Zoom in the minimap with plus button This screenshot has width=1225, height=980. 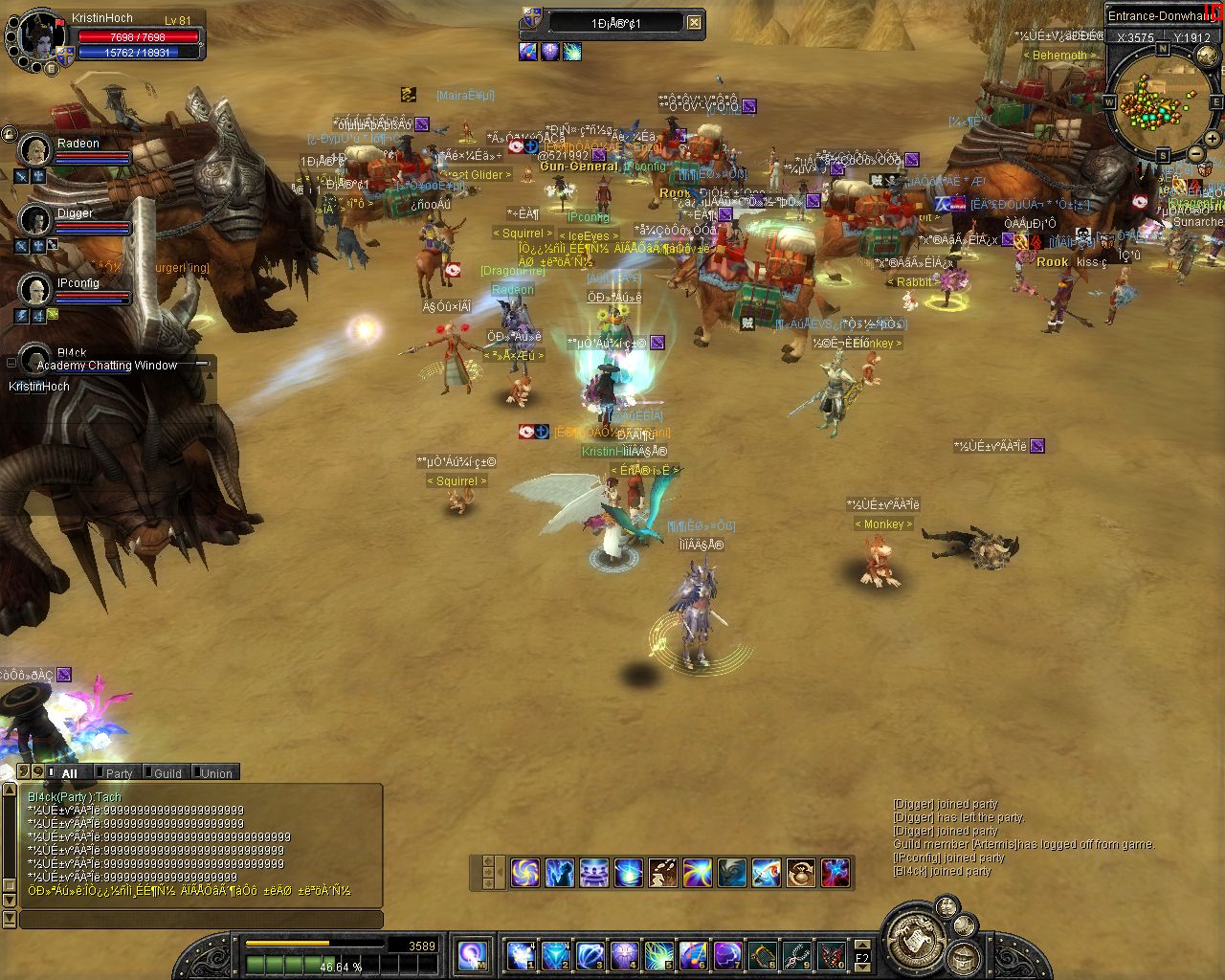tap(1212, 138)
